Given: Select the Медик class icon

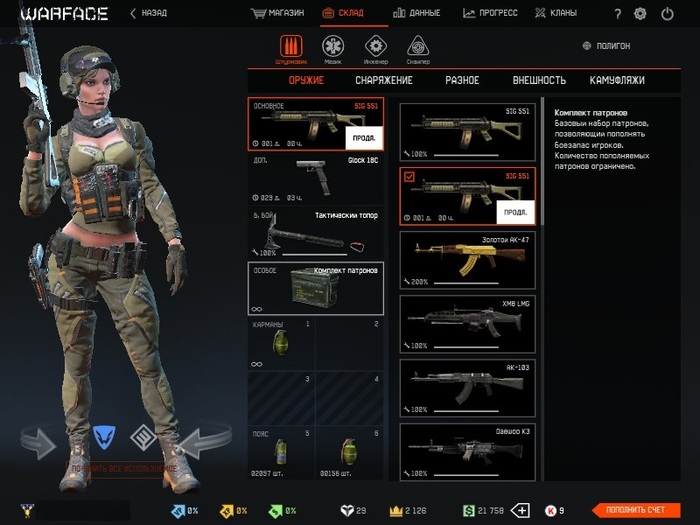Looking at the screenshot, I should [x=331, y=48].
